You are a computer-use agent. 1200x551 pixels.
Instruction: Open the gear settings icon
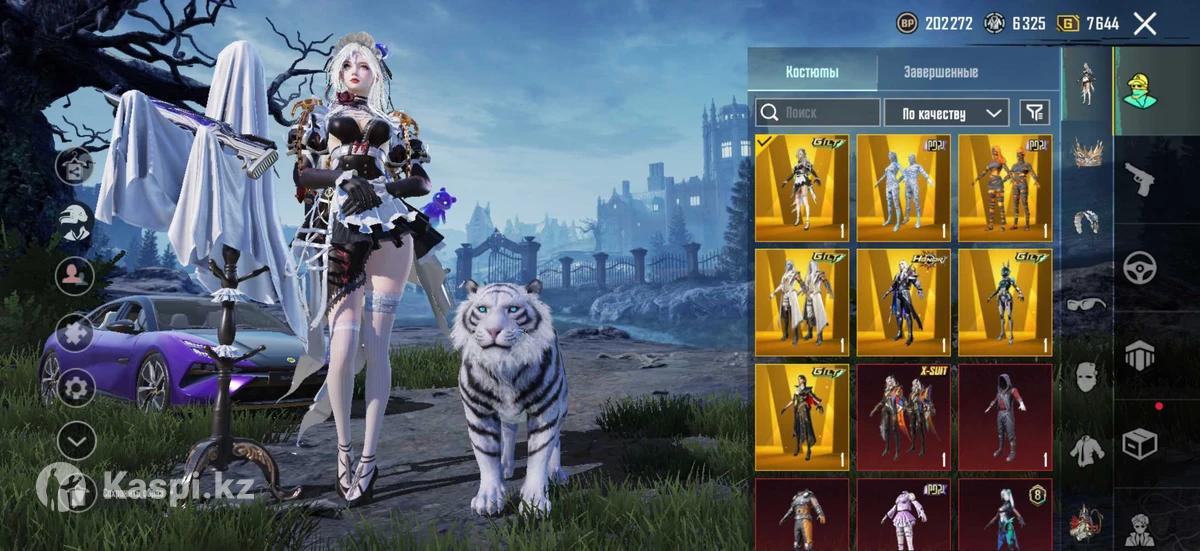point(76,387)
